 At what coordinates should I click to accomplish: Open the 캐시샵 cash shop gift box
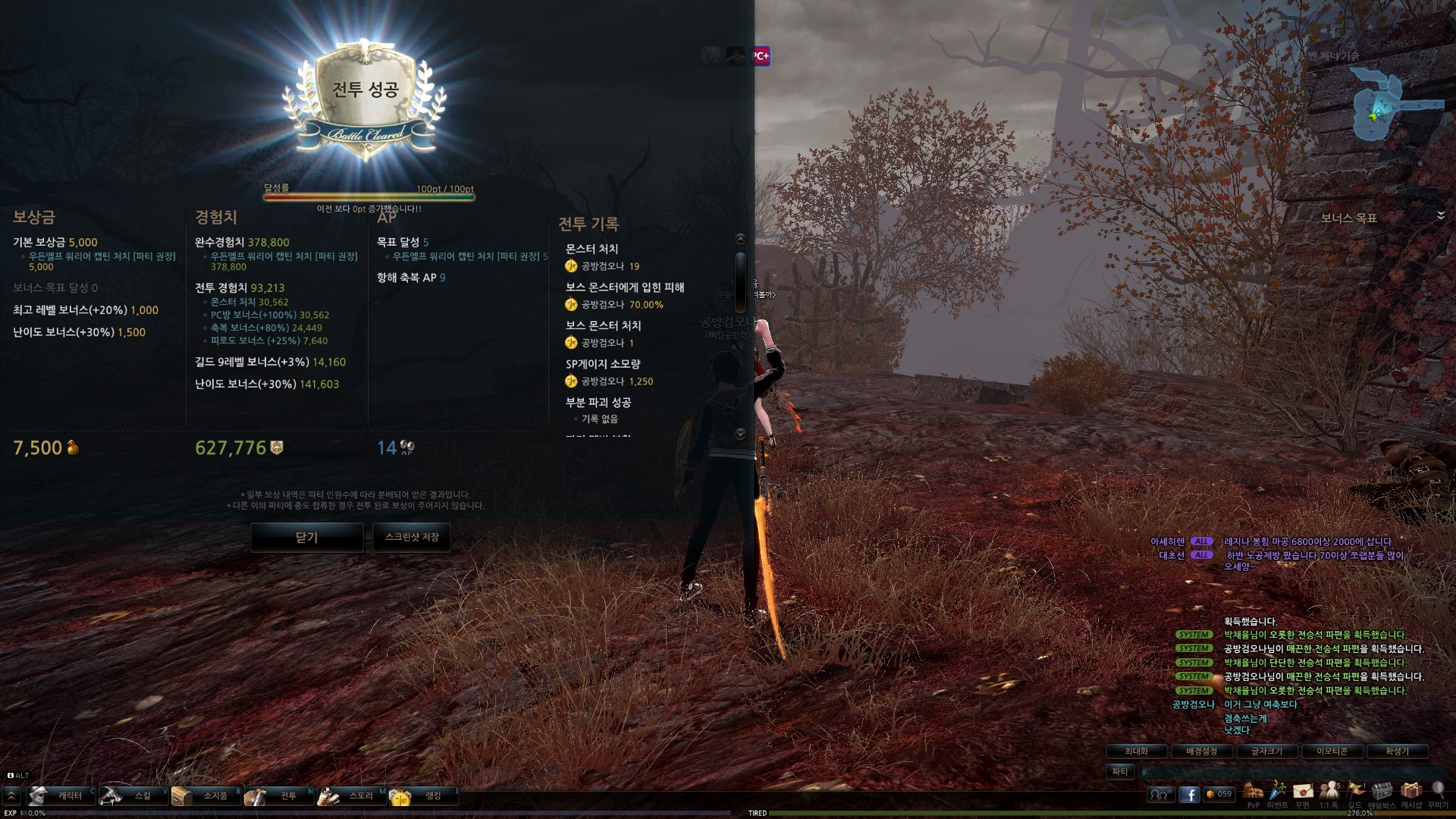point(1410,792)
